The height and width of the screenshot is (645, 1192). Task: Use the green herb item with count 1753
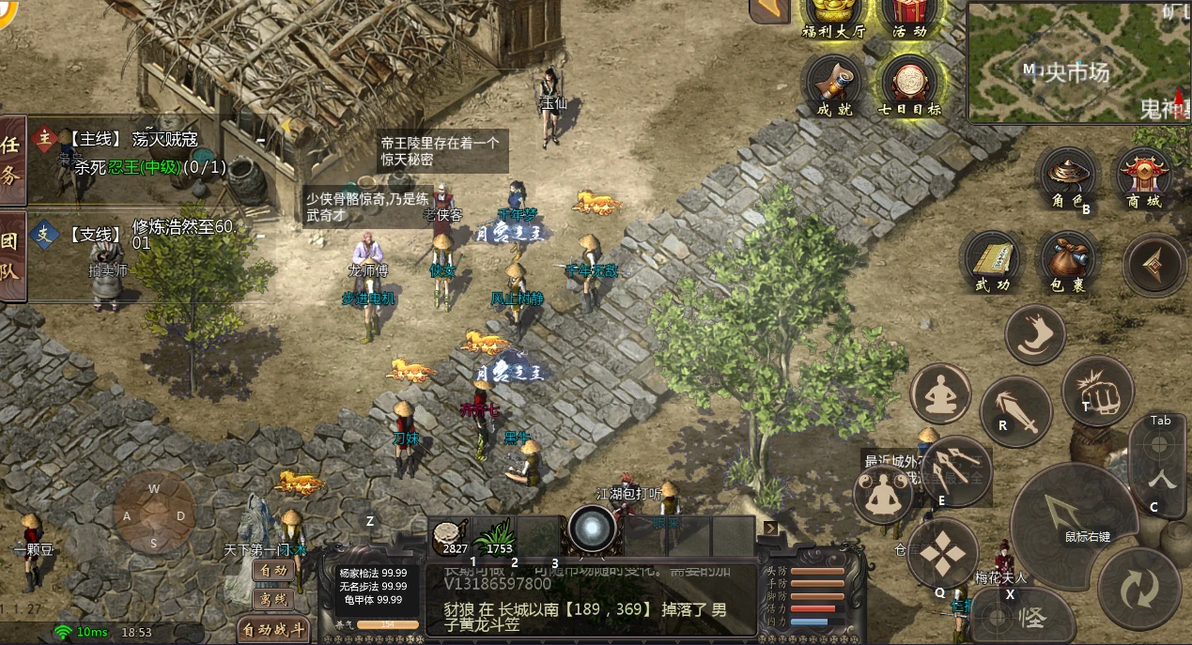495,537
